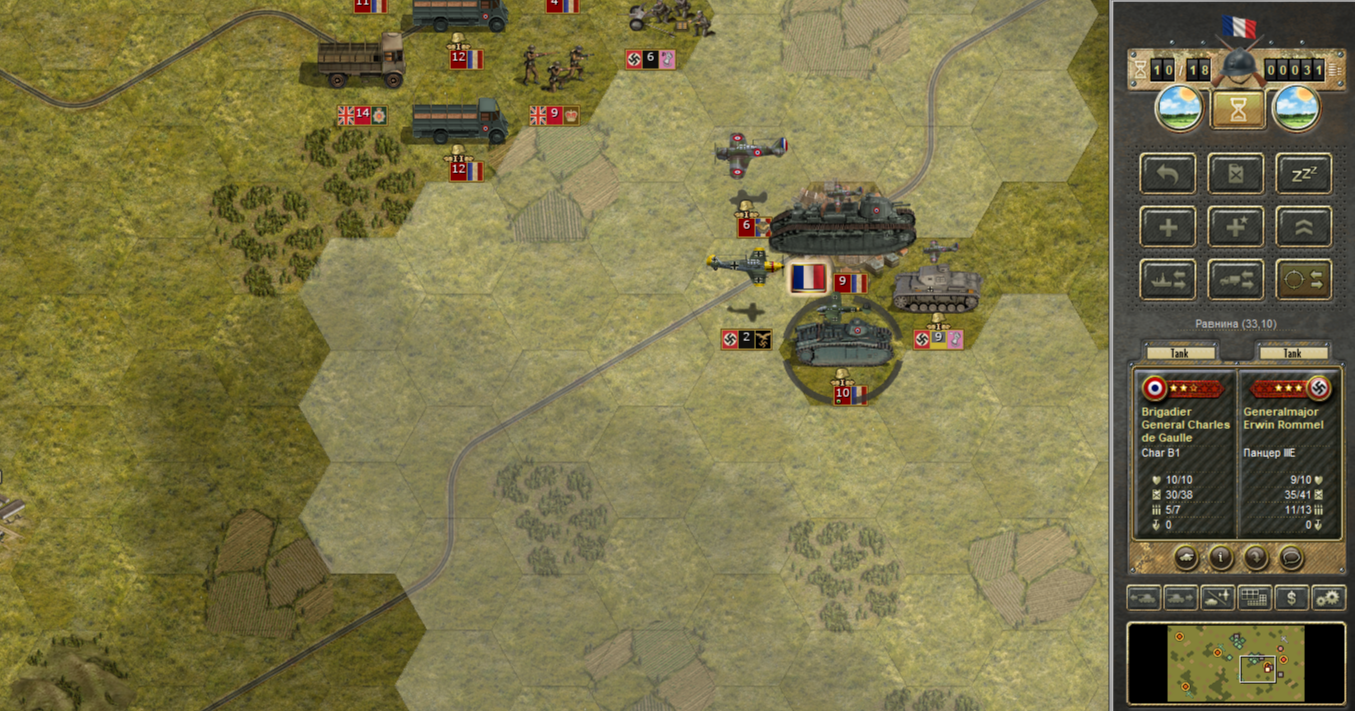Click the round tank icon button
Viewport: 1355px width, 711px height.
point(1185,558)
